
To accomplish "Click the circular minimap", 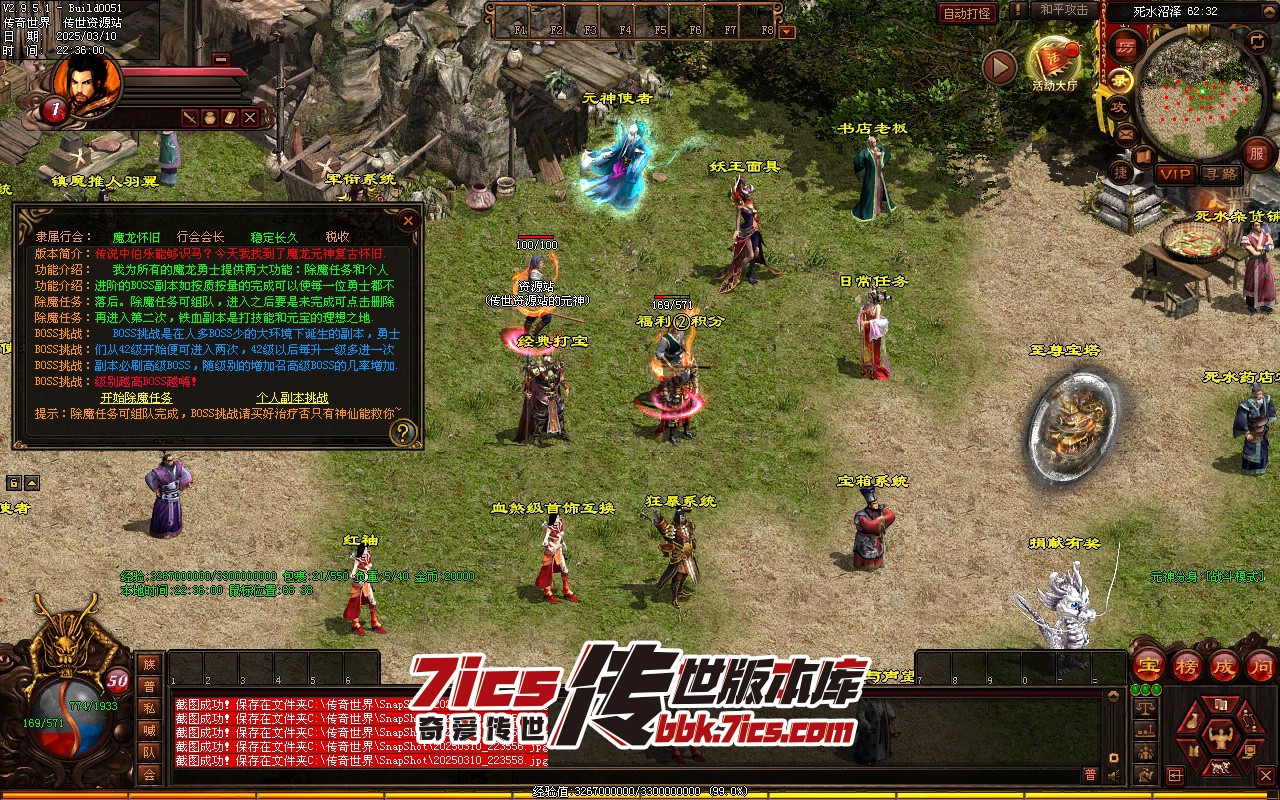I will [1196, 95].
